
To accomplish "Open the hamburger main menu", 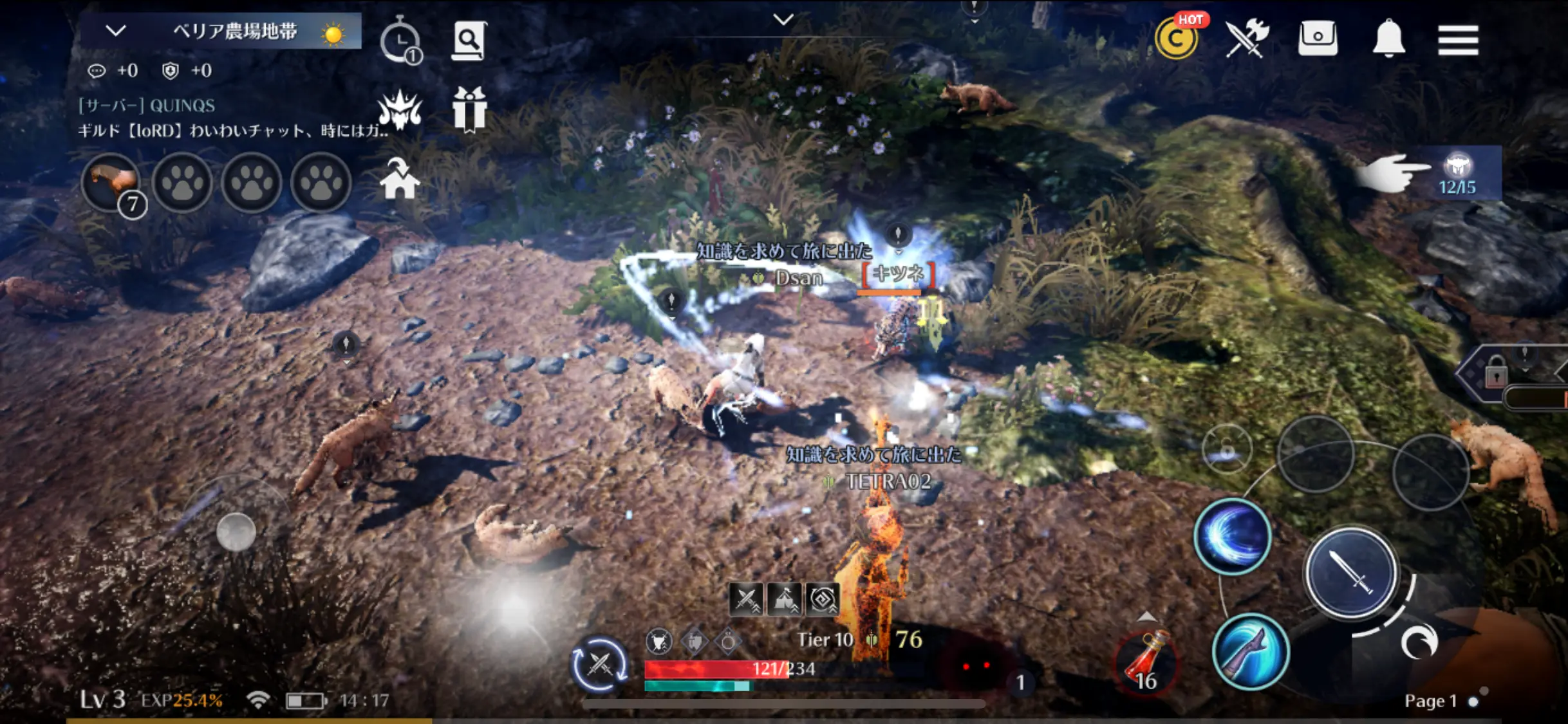I will [x=1457, y=40].
